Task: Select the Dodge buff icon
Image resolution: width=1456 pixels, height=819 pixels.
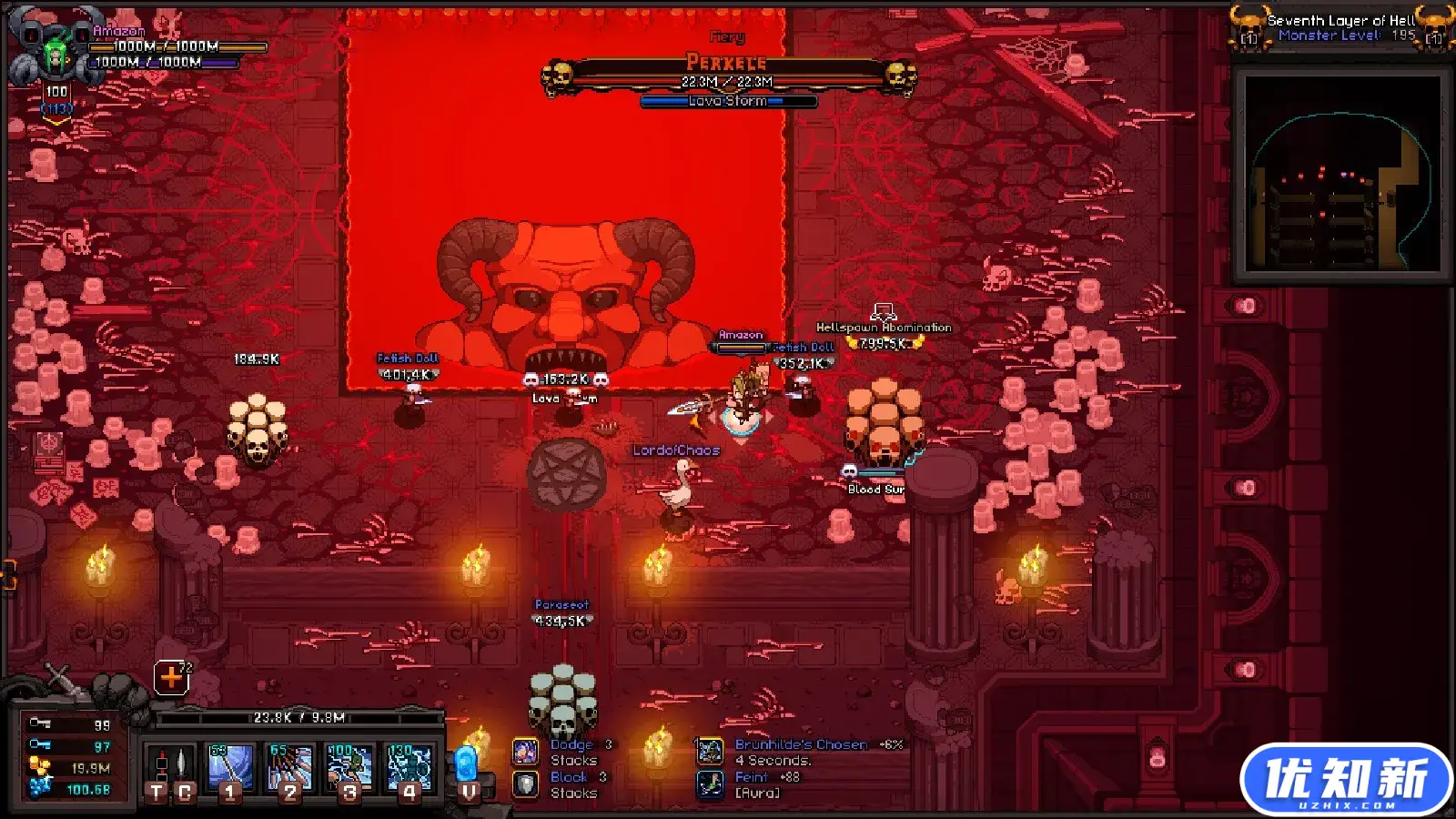Action: pyautogui.click(x=525, y=752)
